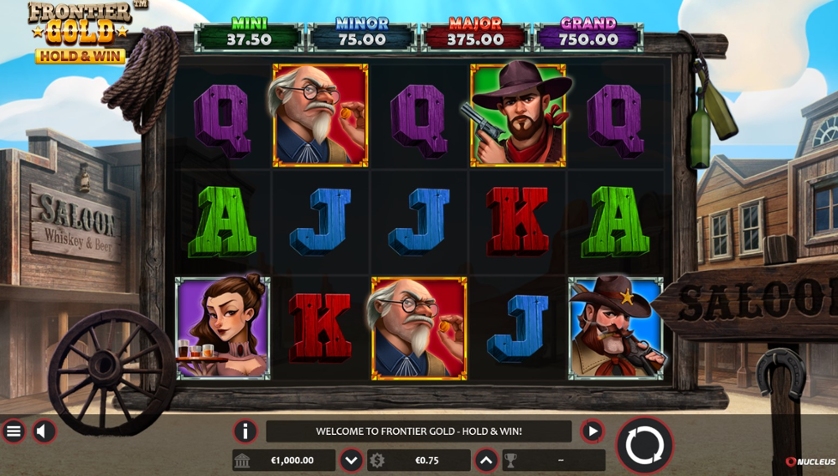Screen dimensions: 838x476
Task: Start autoplay with the play arrow
Action: tap(592, 431)
